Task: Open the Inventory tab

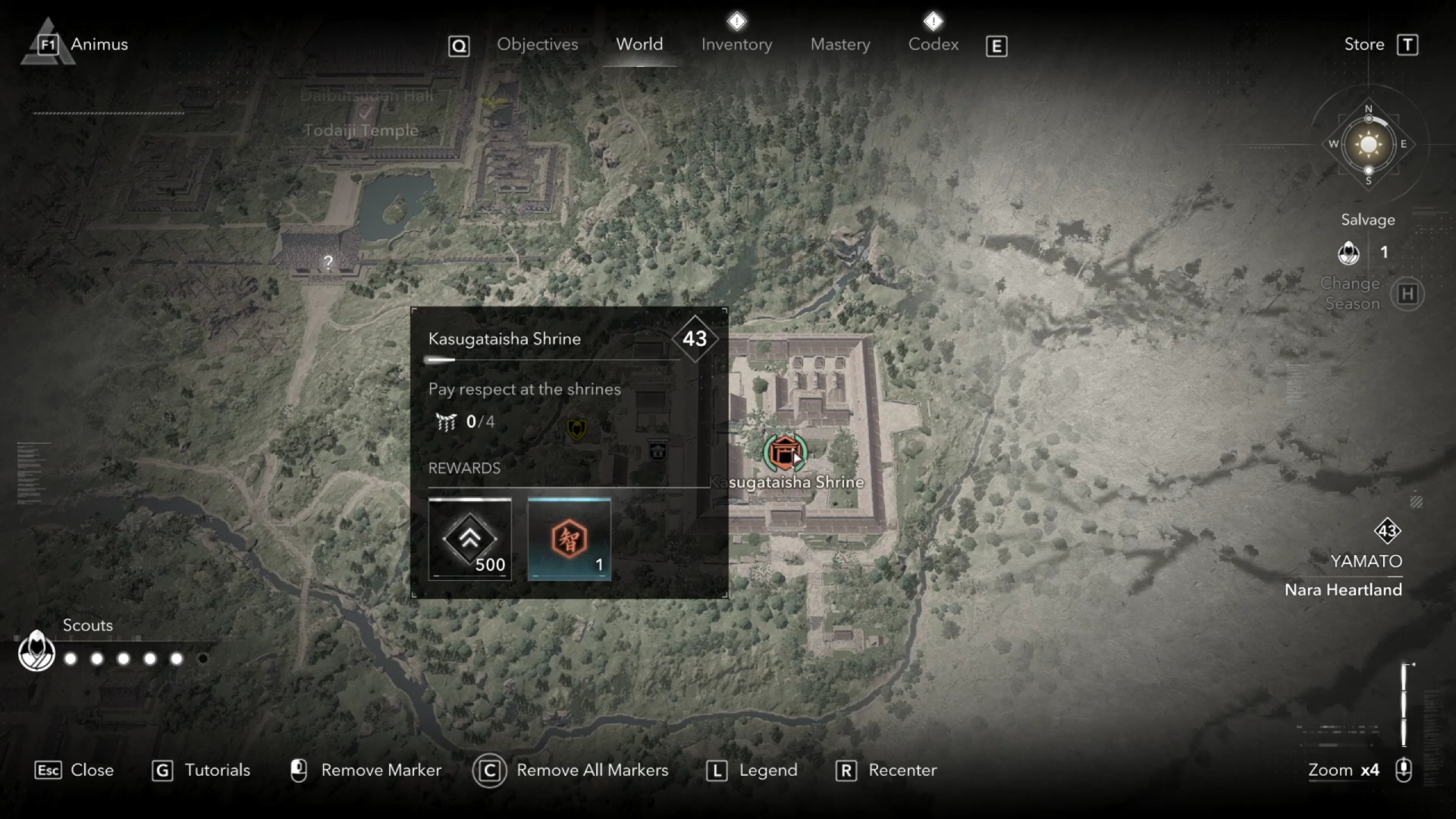Action: [x=736, y=45]
